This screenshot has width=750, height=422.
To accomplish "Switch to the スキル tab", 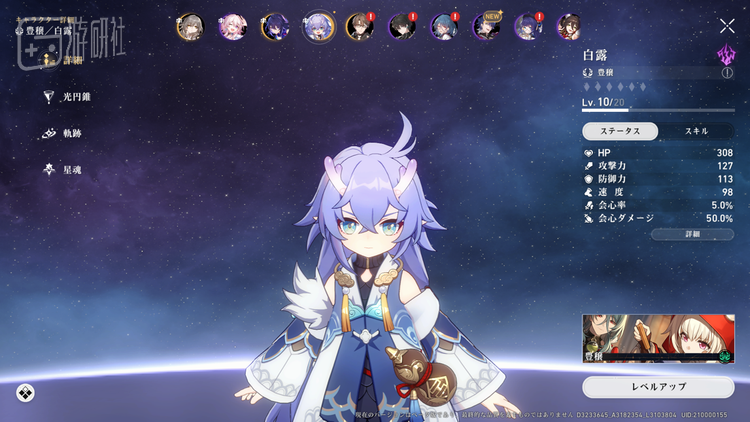I will click(x=696, y=131).
